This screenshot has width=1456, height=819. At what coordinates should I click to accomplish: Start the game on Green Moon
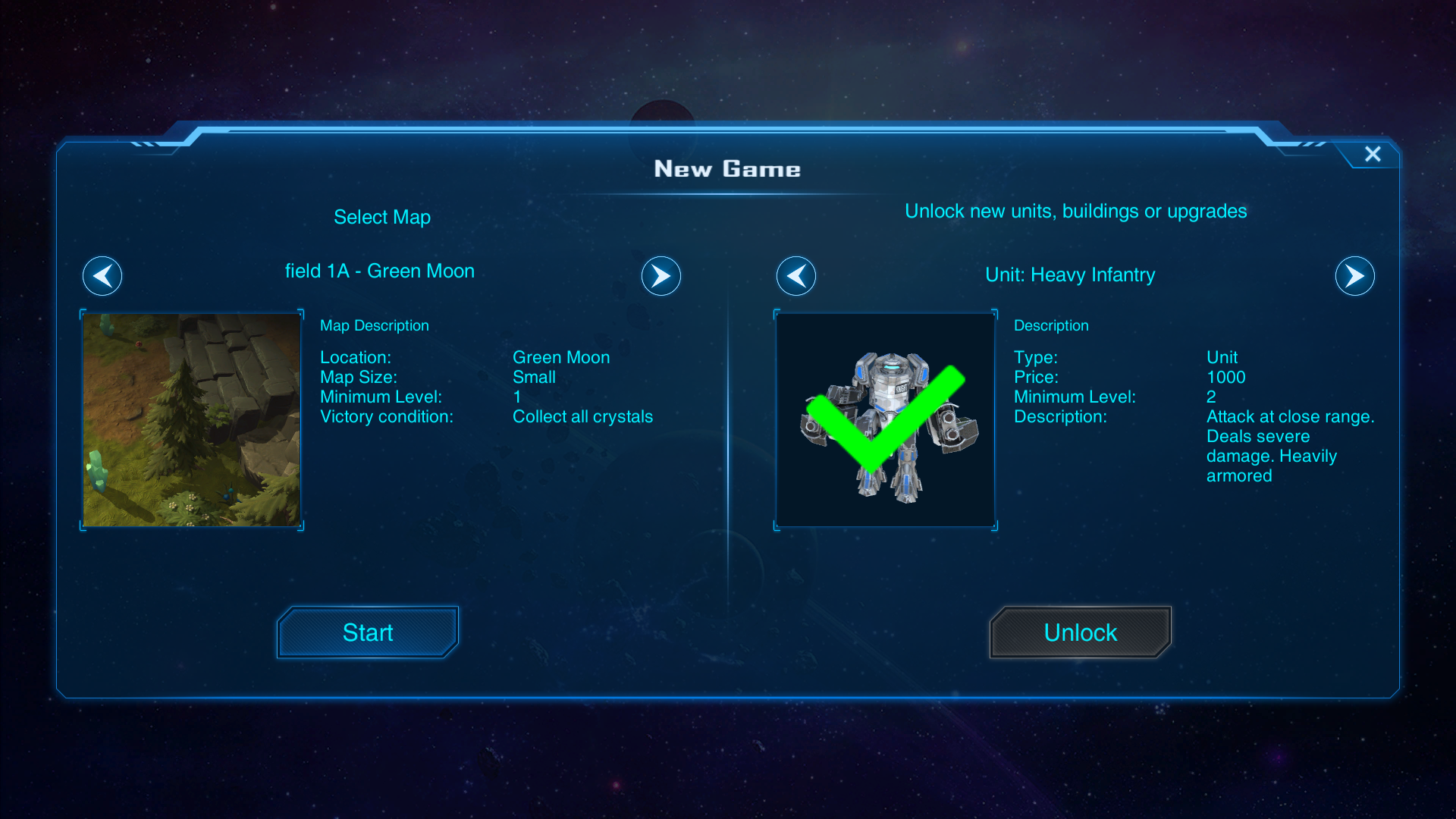tap(368, 632)
